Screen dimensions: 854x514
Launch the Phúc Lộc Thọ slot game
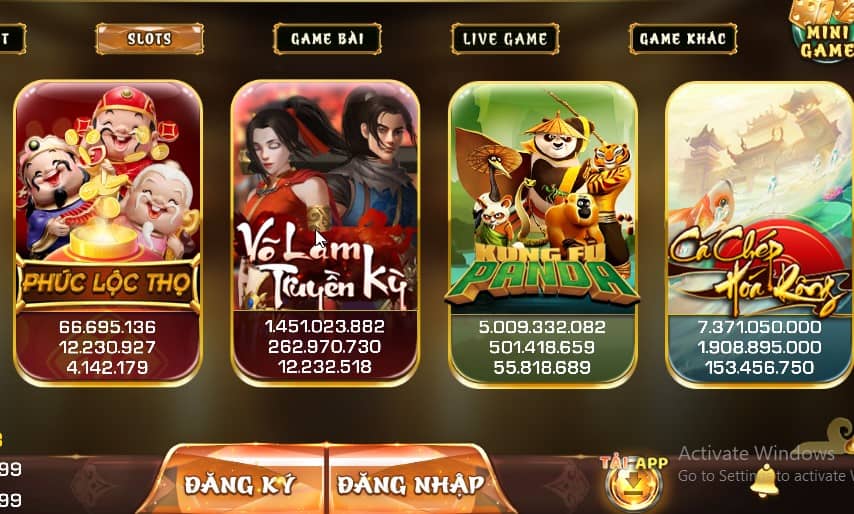108,232
